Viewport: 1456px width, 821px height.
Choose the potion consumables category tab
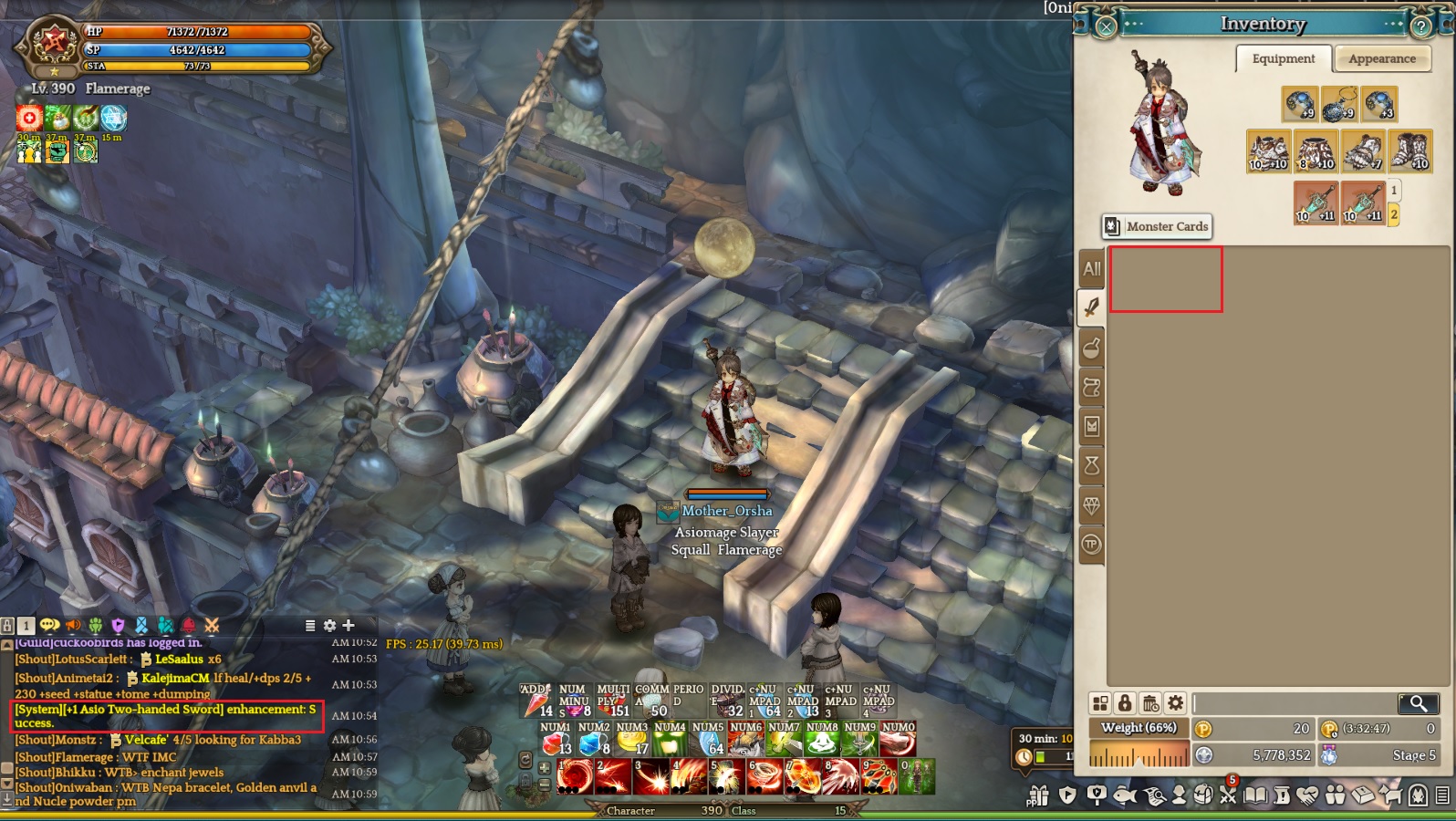pos(1092,348)
